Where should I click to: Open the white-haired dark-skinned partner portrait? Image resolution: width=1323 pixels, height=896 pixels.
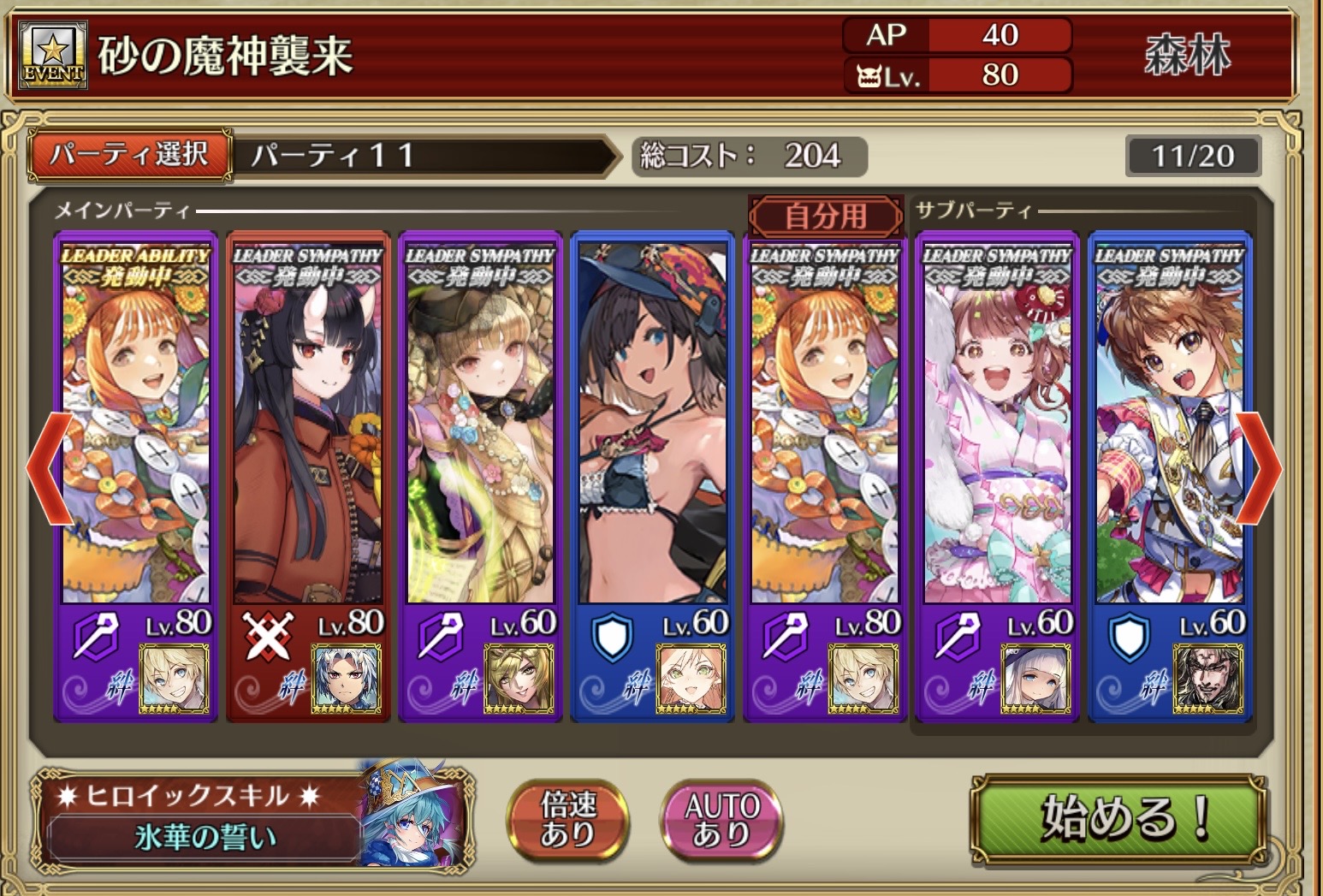click(x=347, y=679)
